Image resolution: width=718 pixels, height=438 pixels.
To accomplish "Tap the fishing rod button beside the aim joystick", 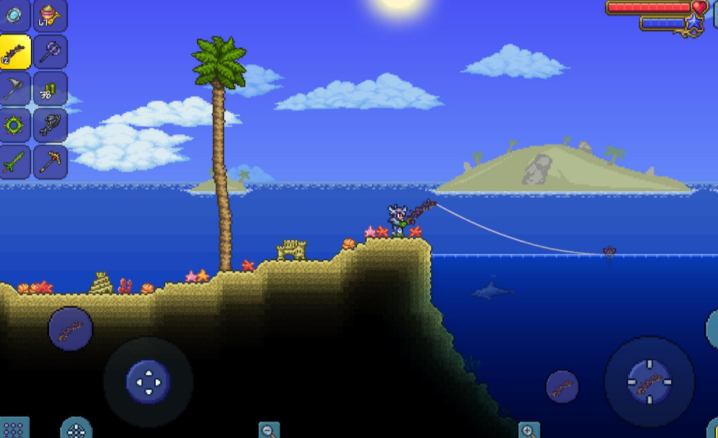I will (x=562, y=386).
